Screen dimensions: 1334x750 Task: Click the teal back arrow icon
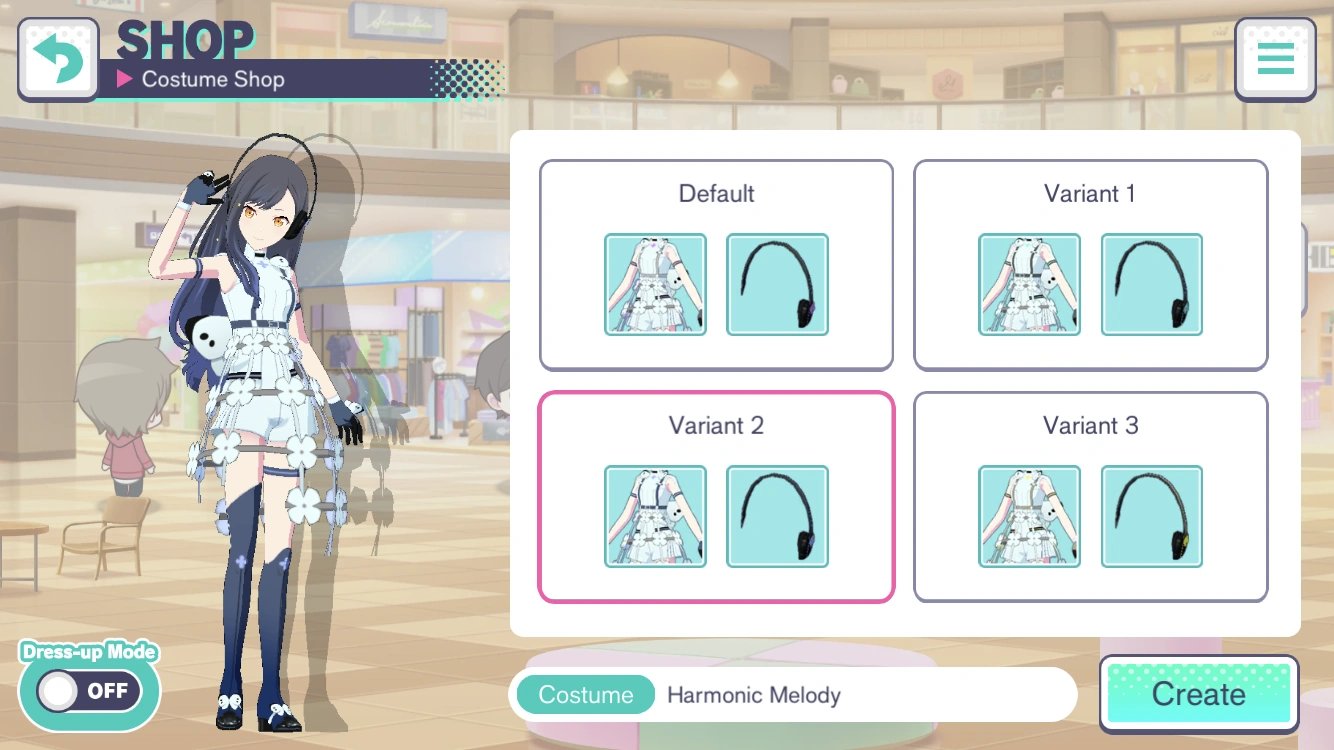[x=58, y=59]
